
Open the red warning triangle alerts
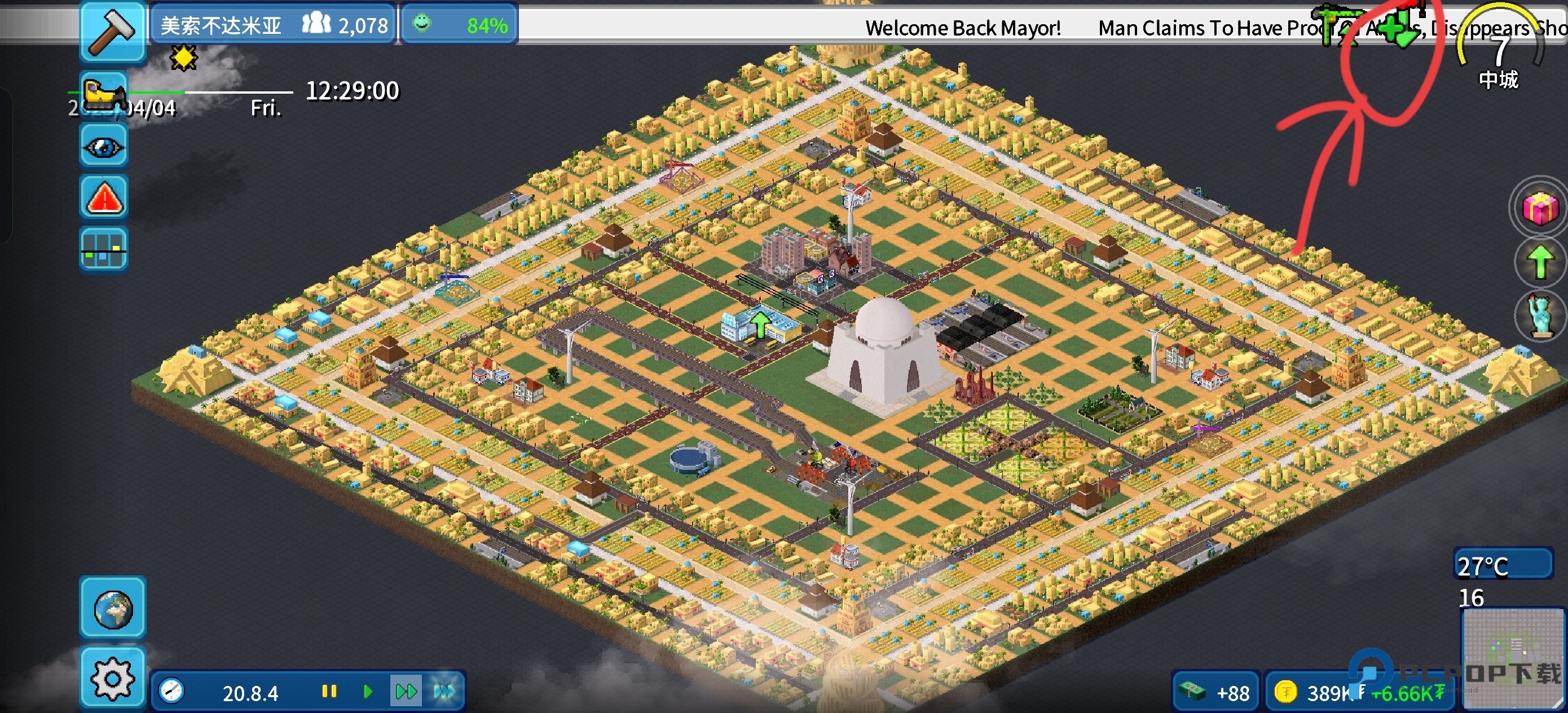[103, 198]
